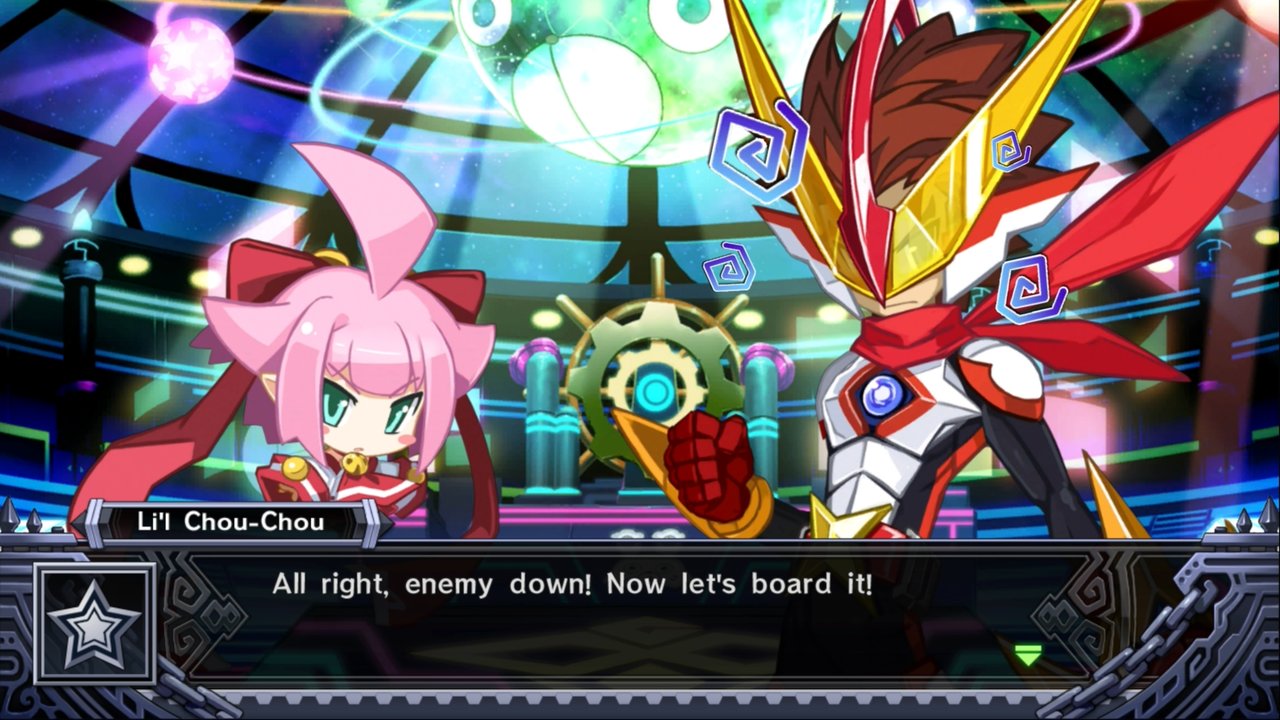1280x720 pixels.
Task: Tap the blue spiral icon above the hero's shoulder
Action: [x=1024, y=288]
